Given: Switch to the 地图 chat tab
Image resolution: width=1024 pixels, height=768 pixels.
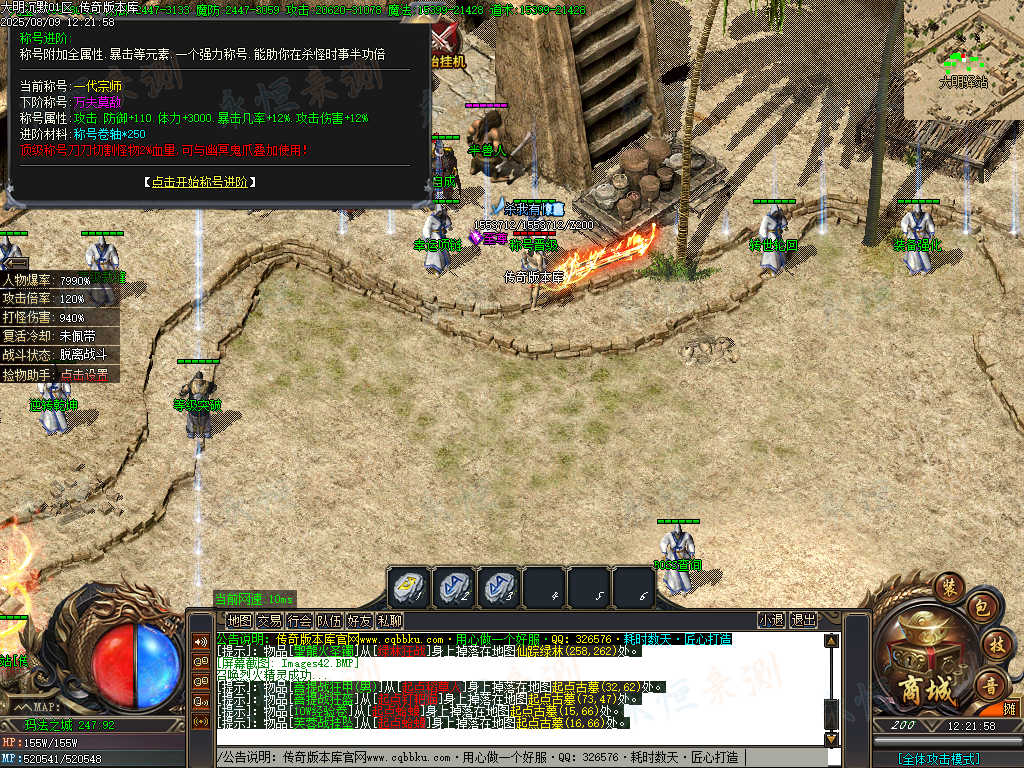Looking at the screenshot, I should (239, 621).
